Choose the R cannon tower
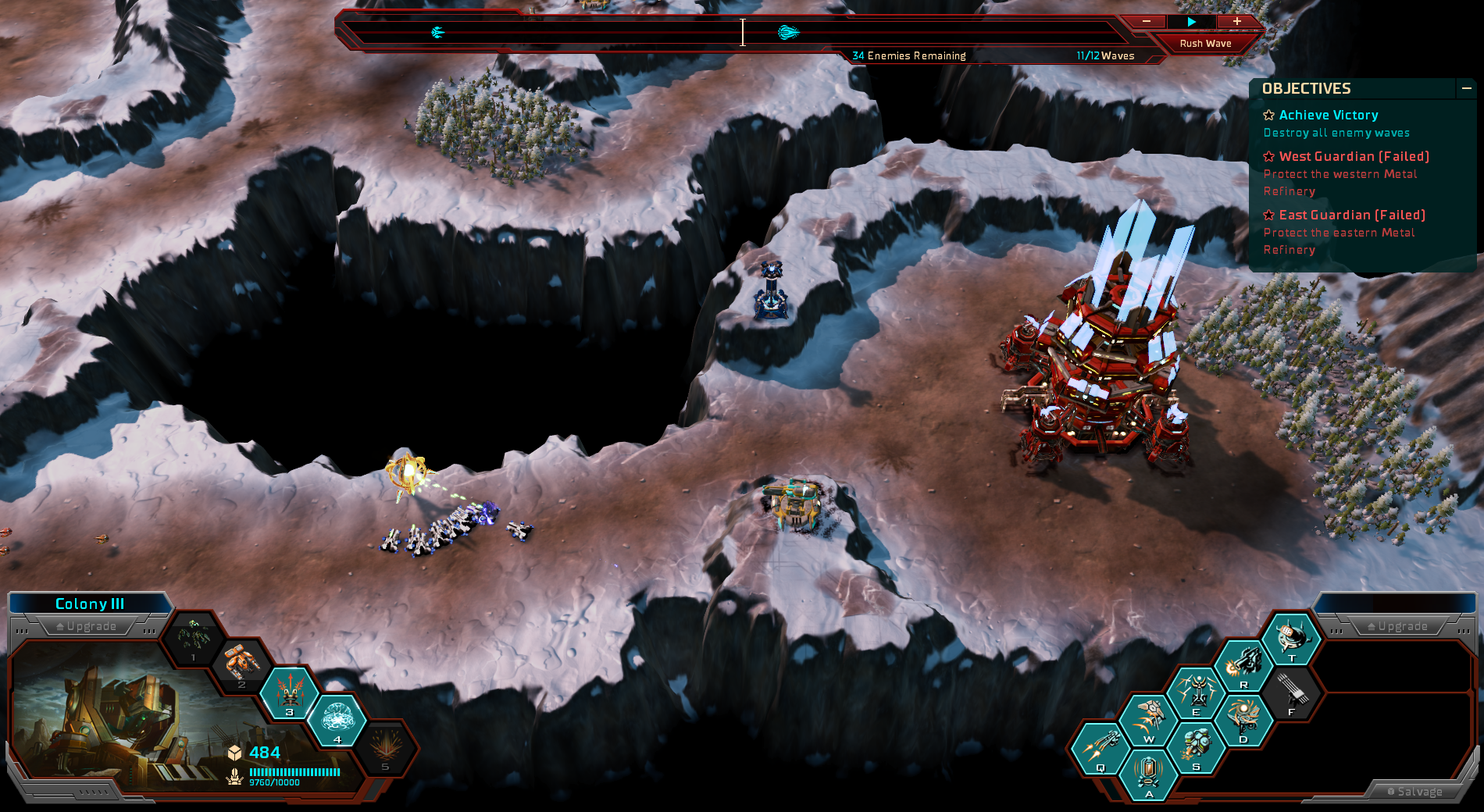 point(1243,665)
